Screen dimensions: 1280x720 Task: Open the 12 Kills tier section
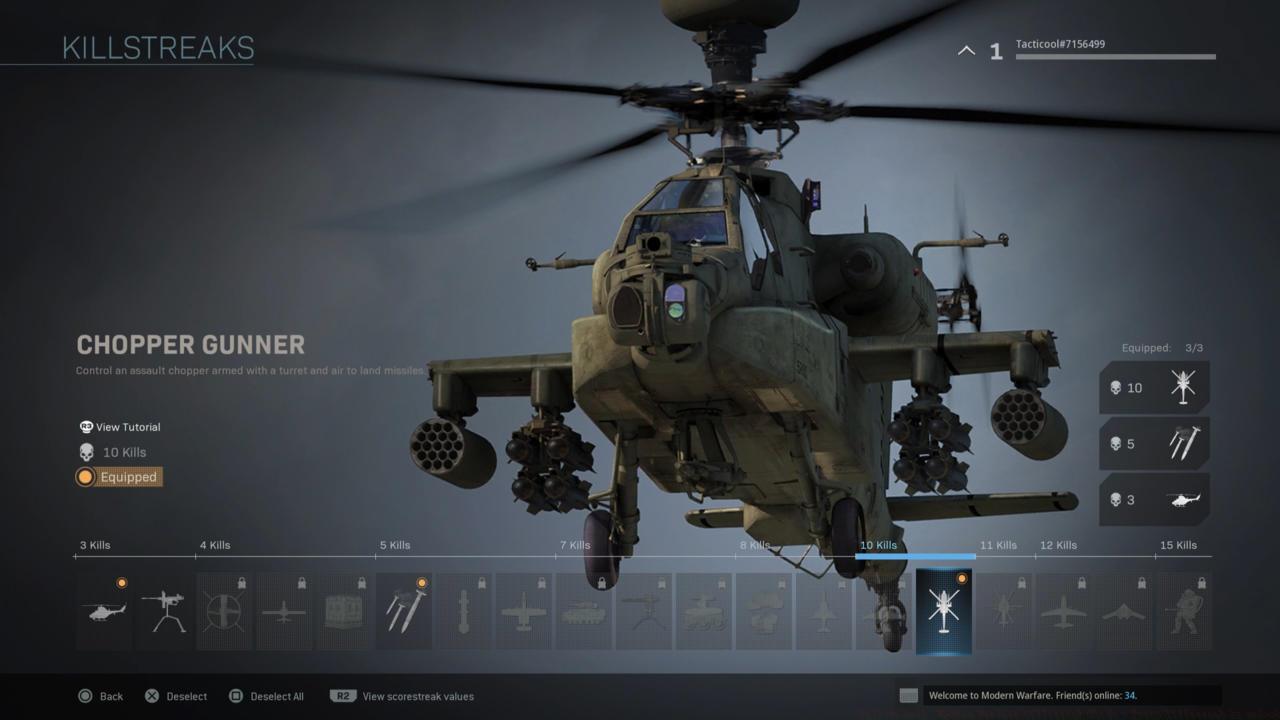[1058, 545]
